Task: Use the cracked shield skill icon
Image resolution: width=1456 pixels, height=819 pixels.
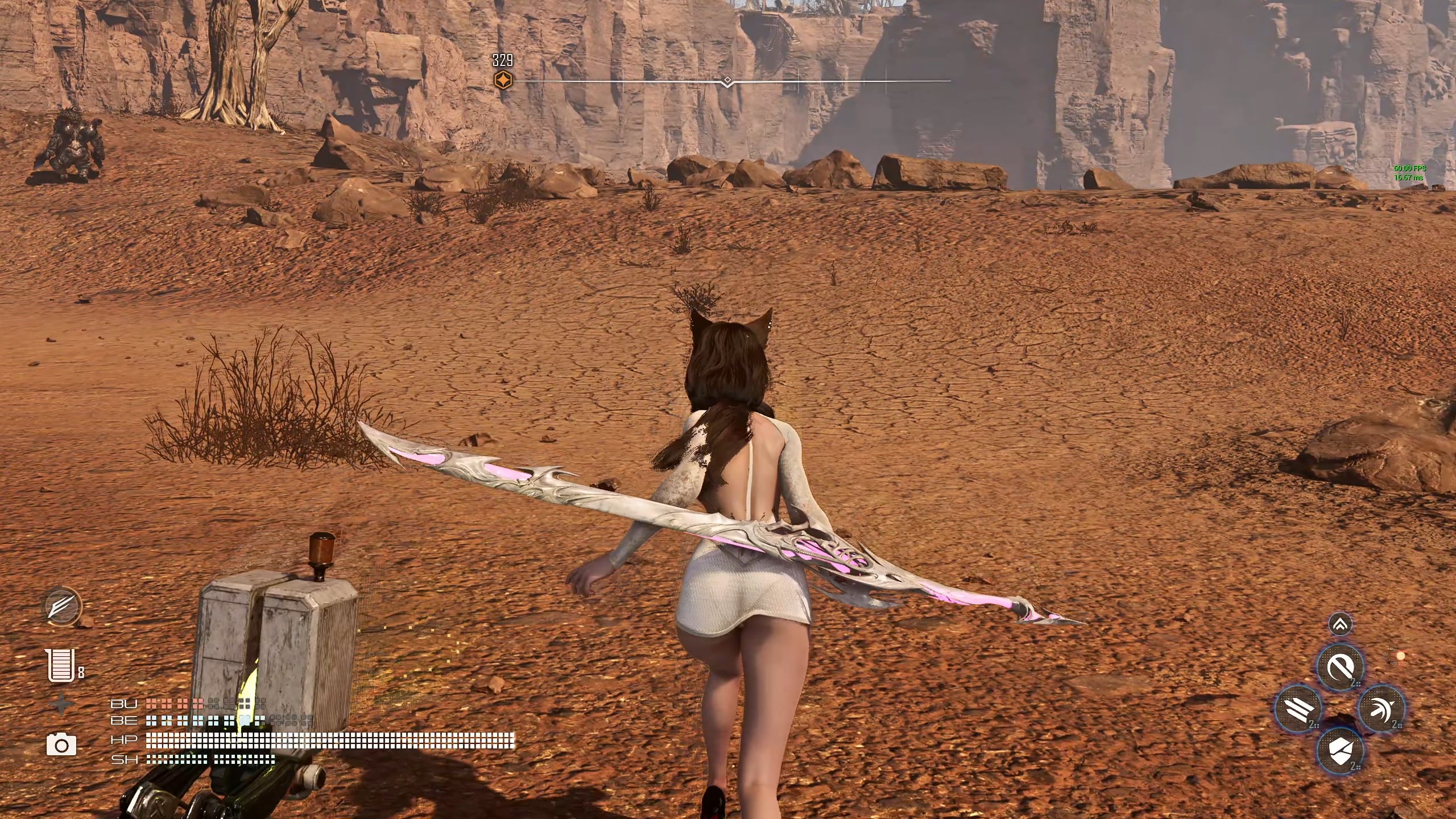Action: (x=1339, y=750)
